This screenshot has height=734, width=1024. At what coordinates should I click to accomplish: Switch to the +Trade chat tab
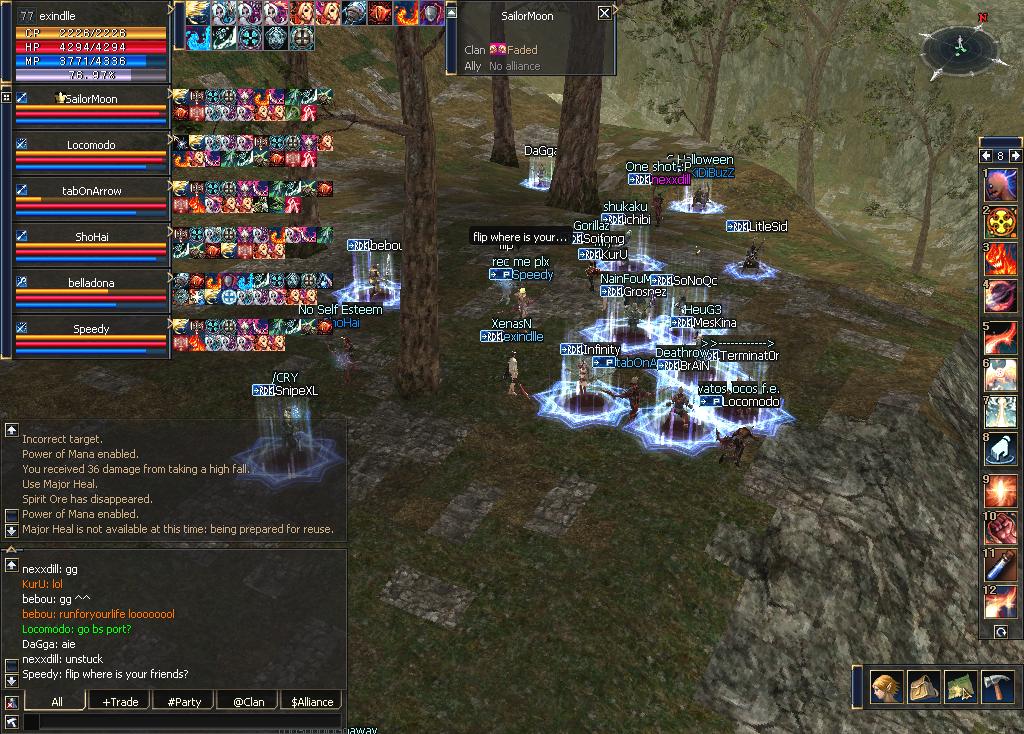120,702
